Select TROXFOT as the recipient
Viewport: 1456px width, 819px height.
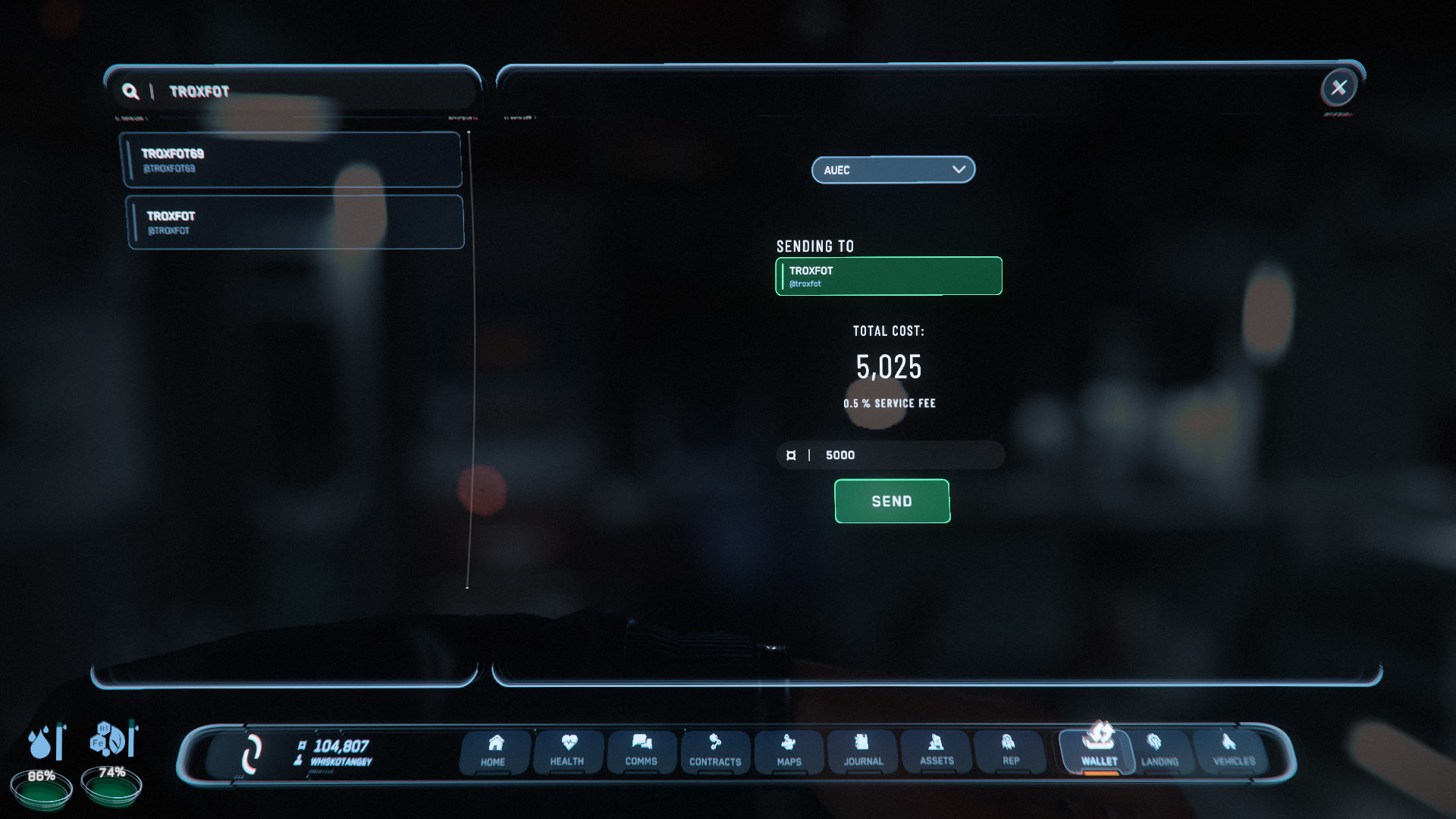pos(294,221)
